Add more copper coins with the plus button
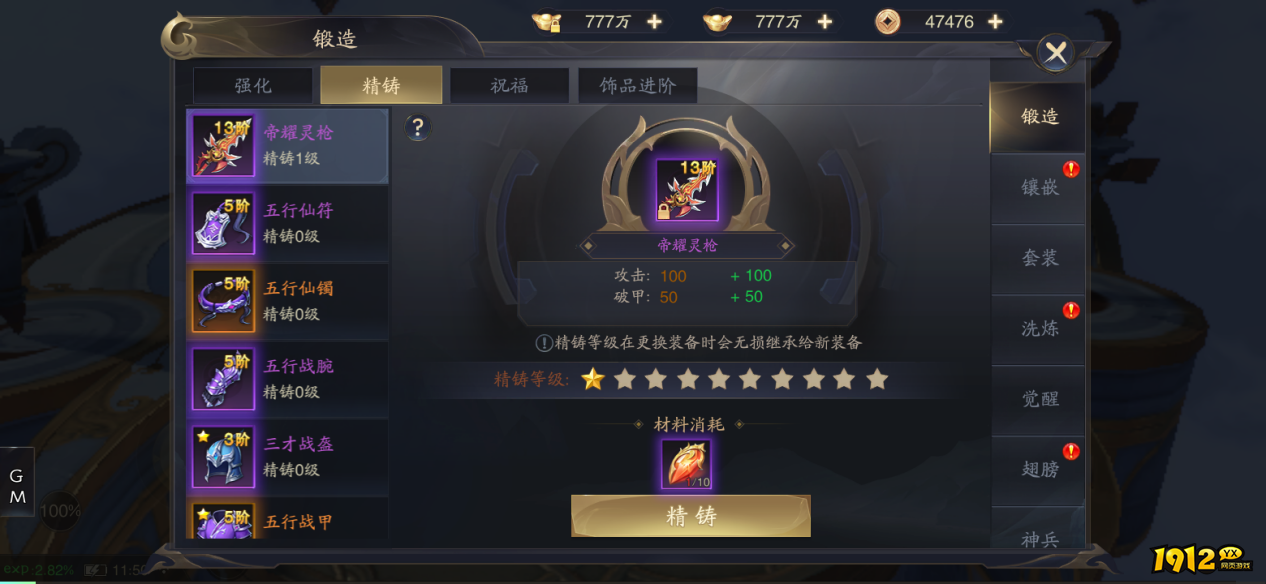 tap(995, 22)
